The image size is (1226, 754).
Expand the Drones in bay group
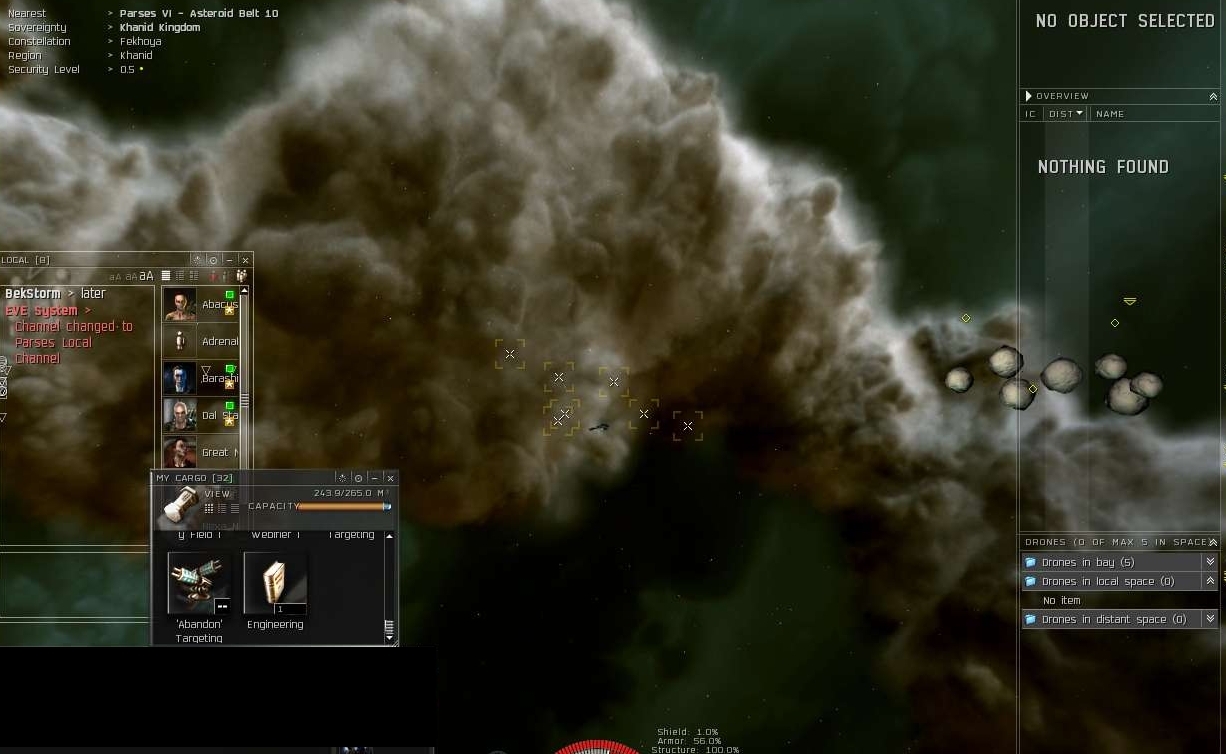1210,562
